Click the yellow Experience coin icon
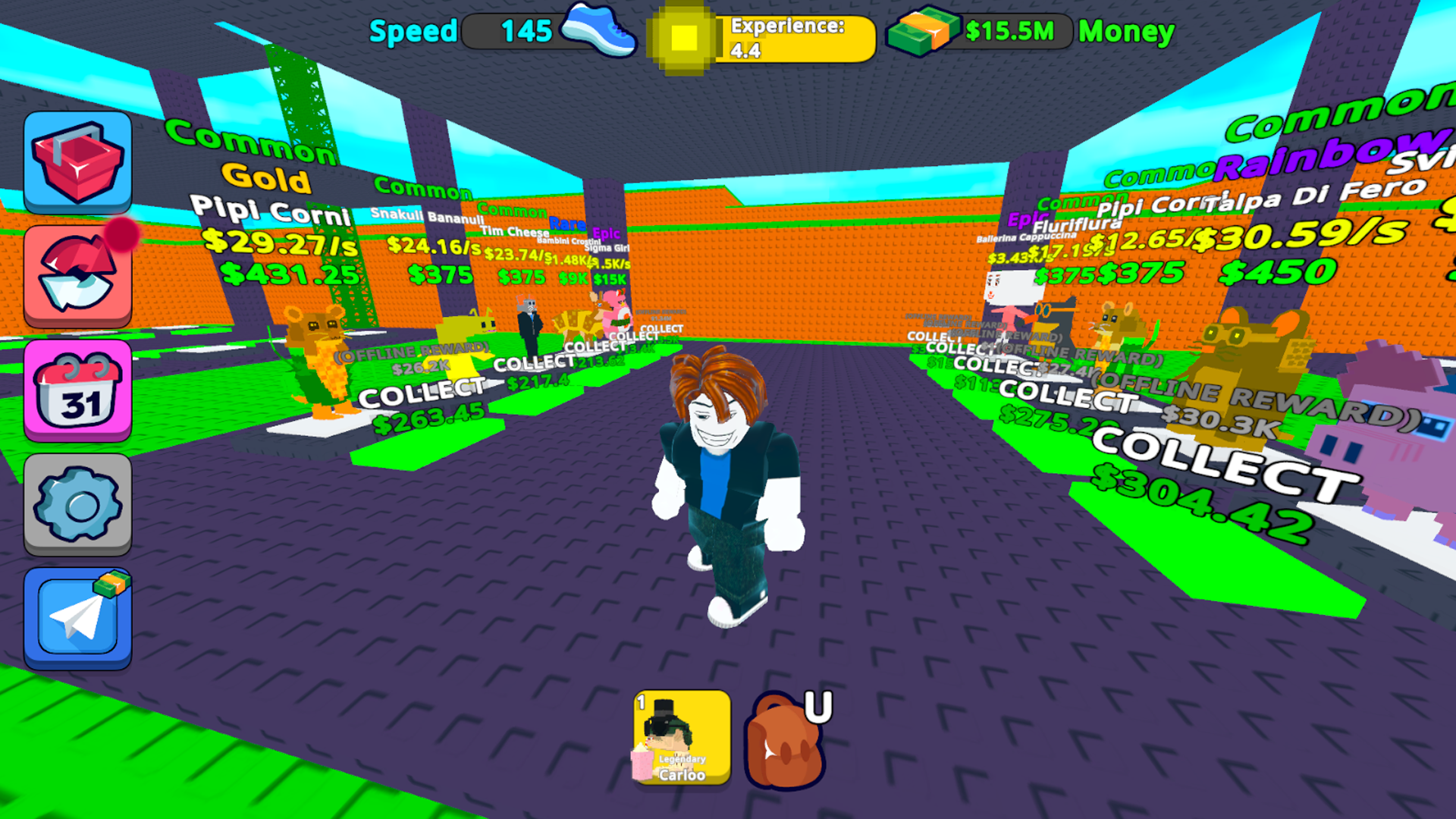 (681, 36)
